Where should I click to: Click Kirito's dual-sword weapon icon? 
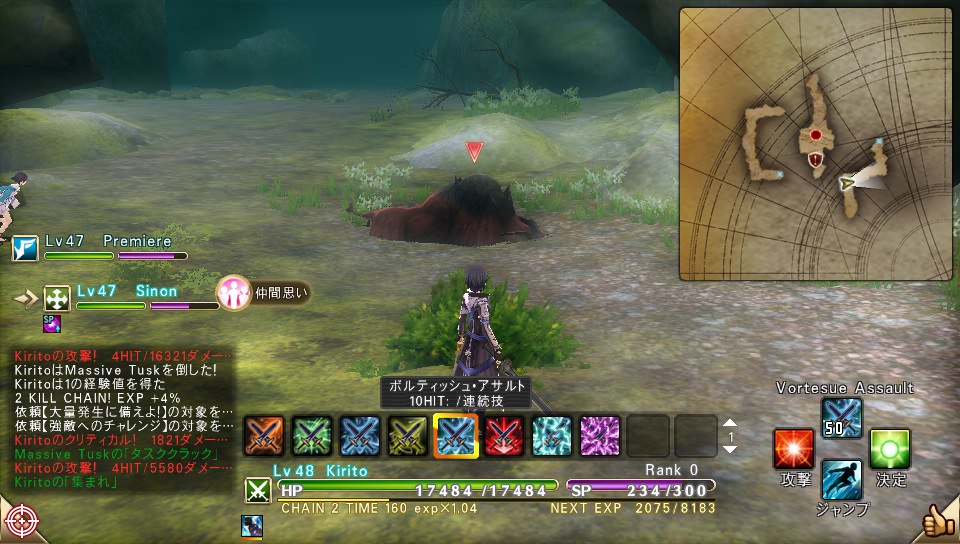click(258, 490)
